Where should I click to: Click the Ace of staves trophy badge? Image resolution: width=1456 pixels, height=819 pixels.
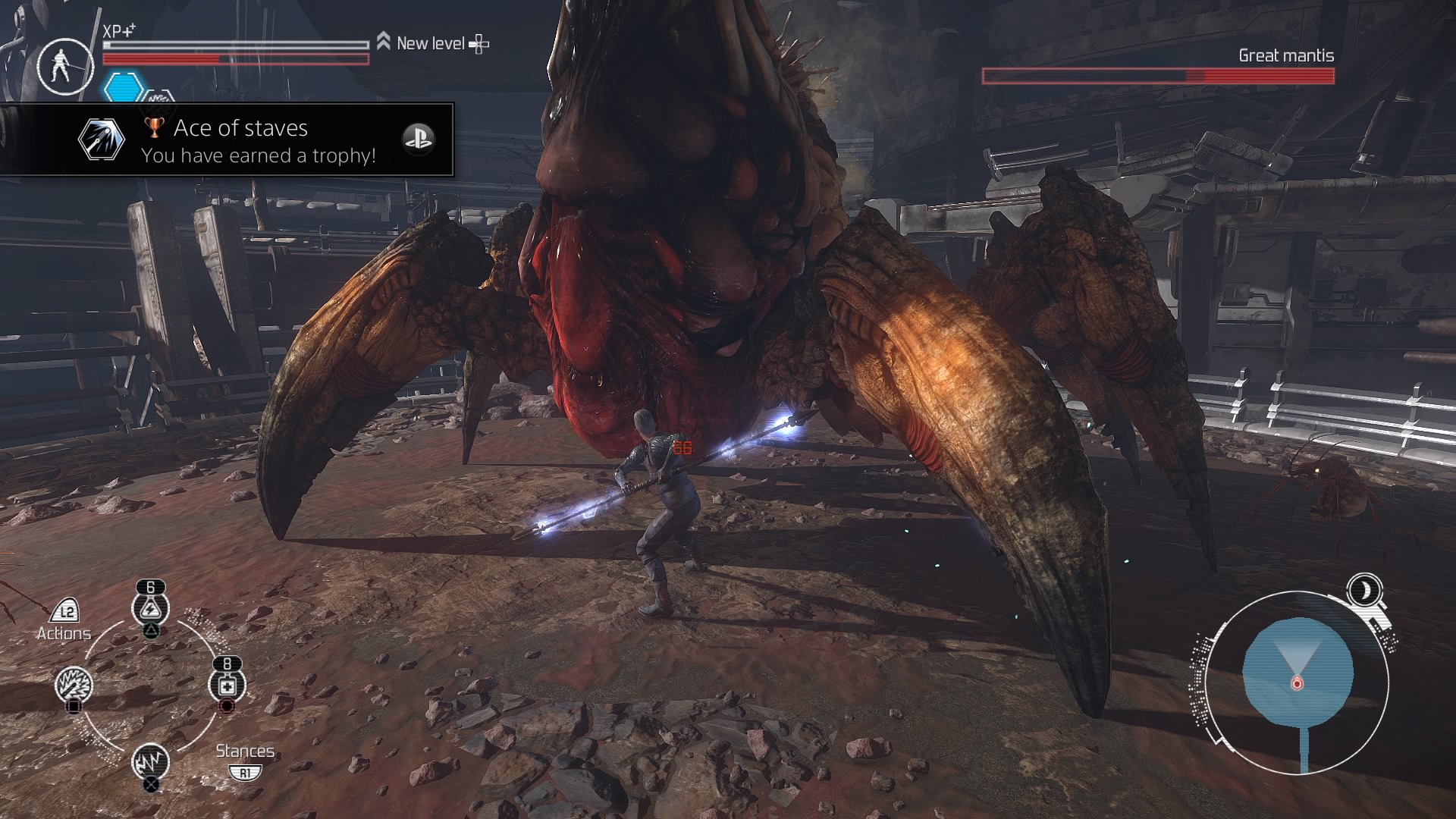(101, 140)
